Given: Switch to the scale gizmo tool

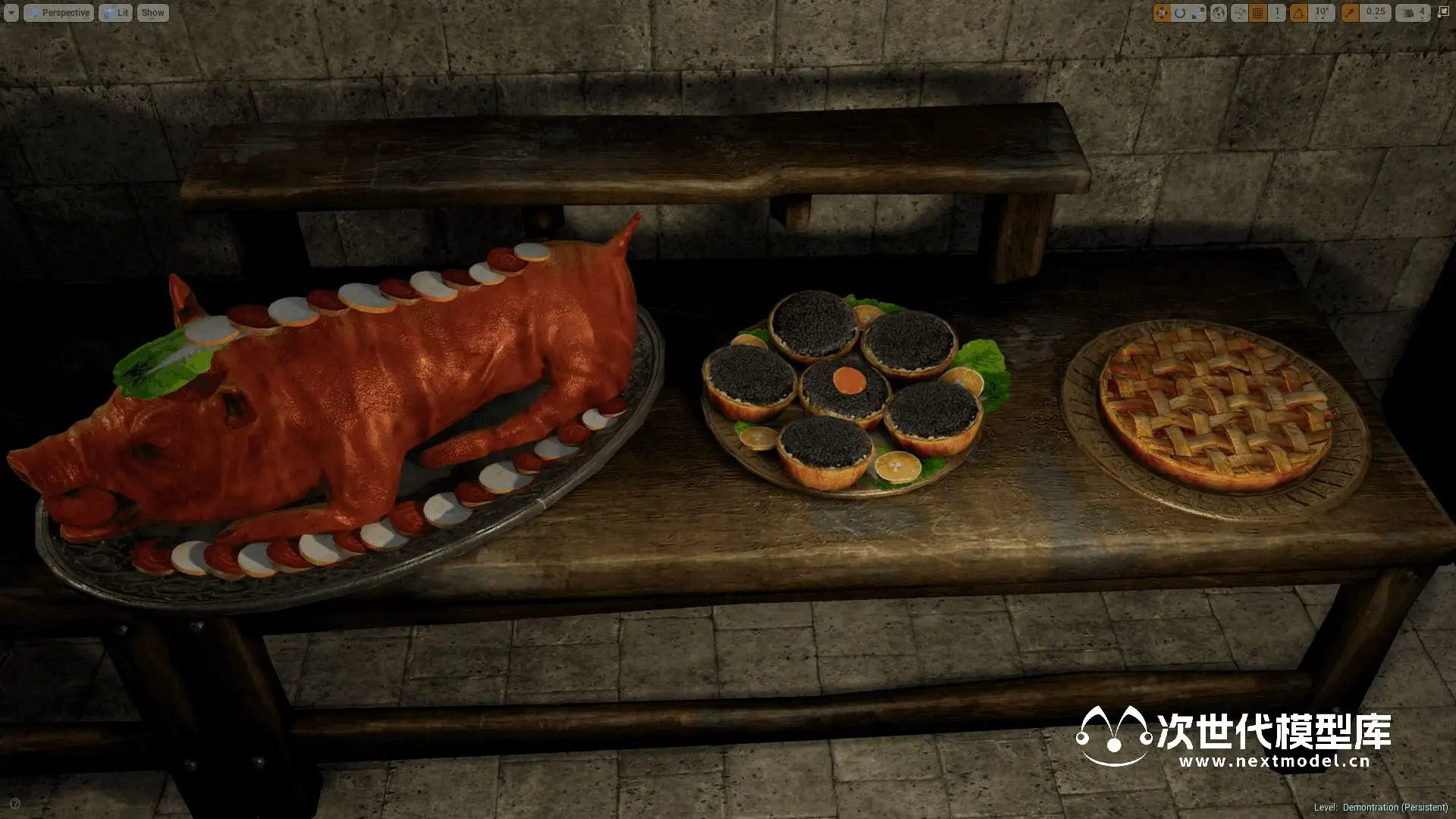Looking at the screenshot, I should (x=1197, y=13).
